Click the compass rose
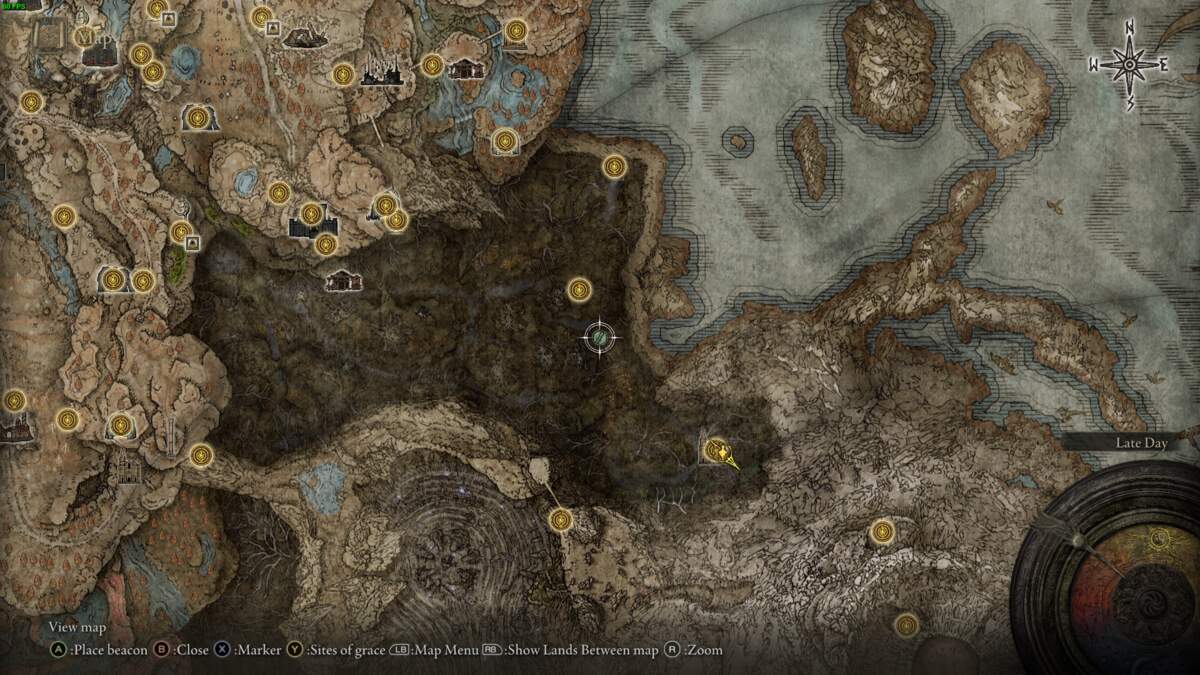This screenshot has height=675, width=1200. (x=1129, y=65)
